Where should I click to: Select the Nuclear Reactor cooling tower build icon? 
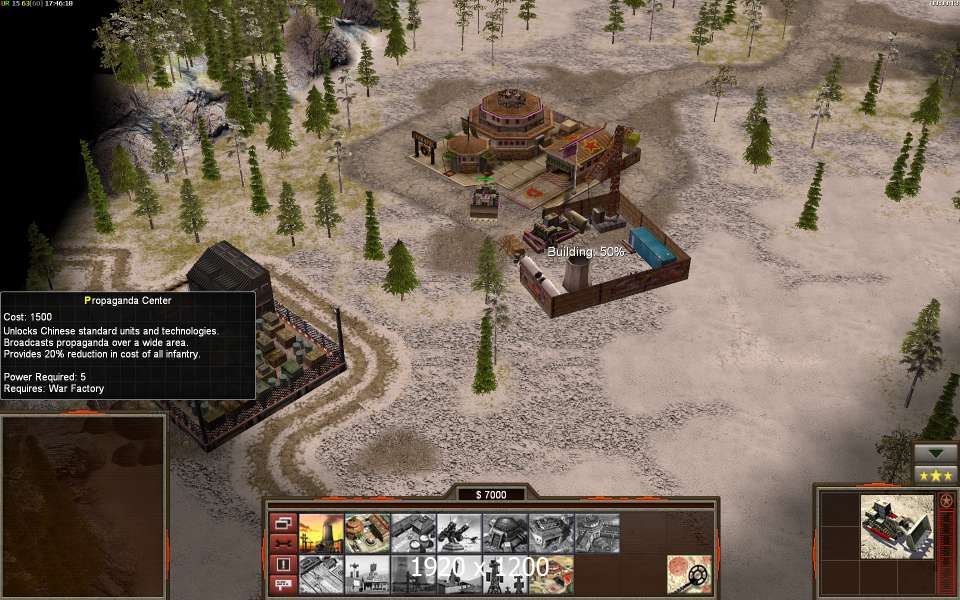coord(320,533)
